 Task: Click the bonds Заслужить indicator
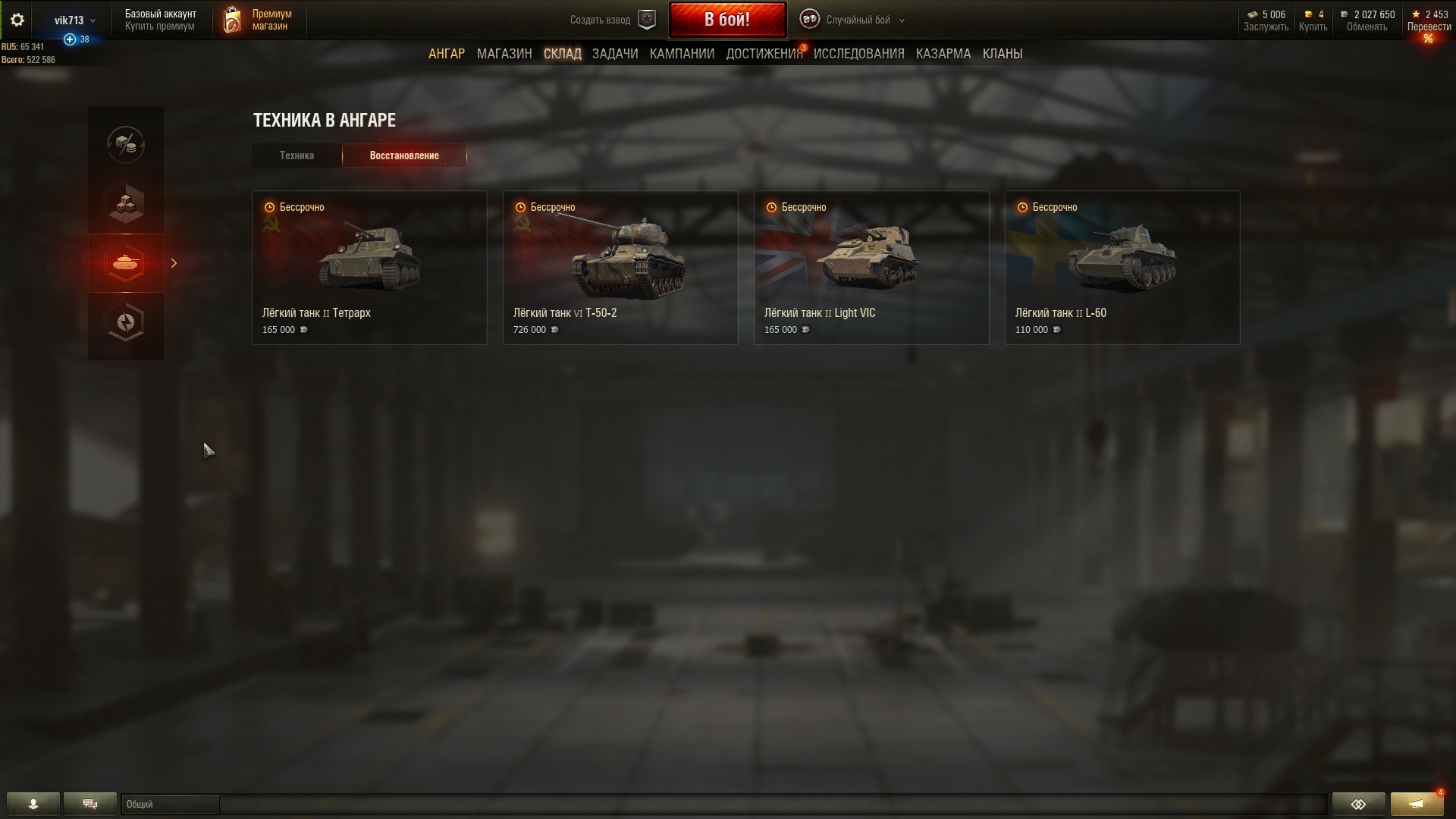1265,19
